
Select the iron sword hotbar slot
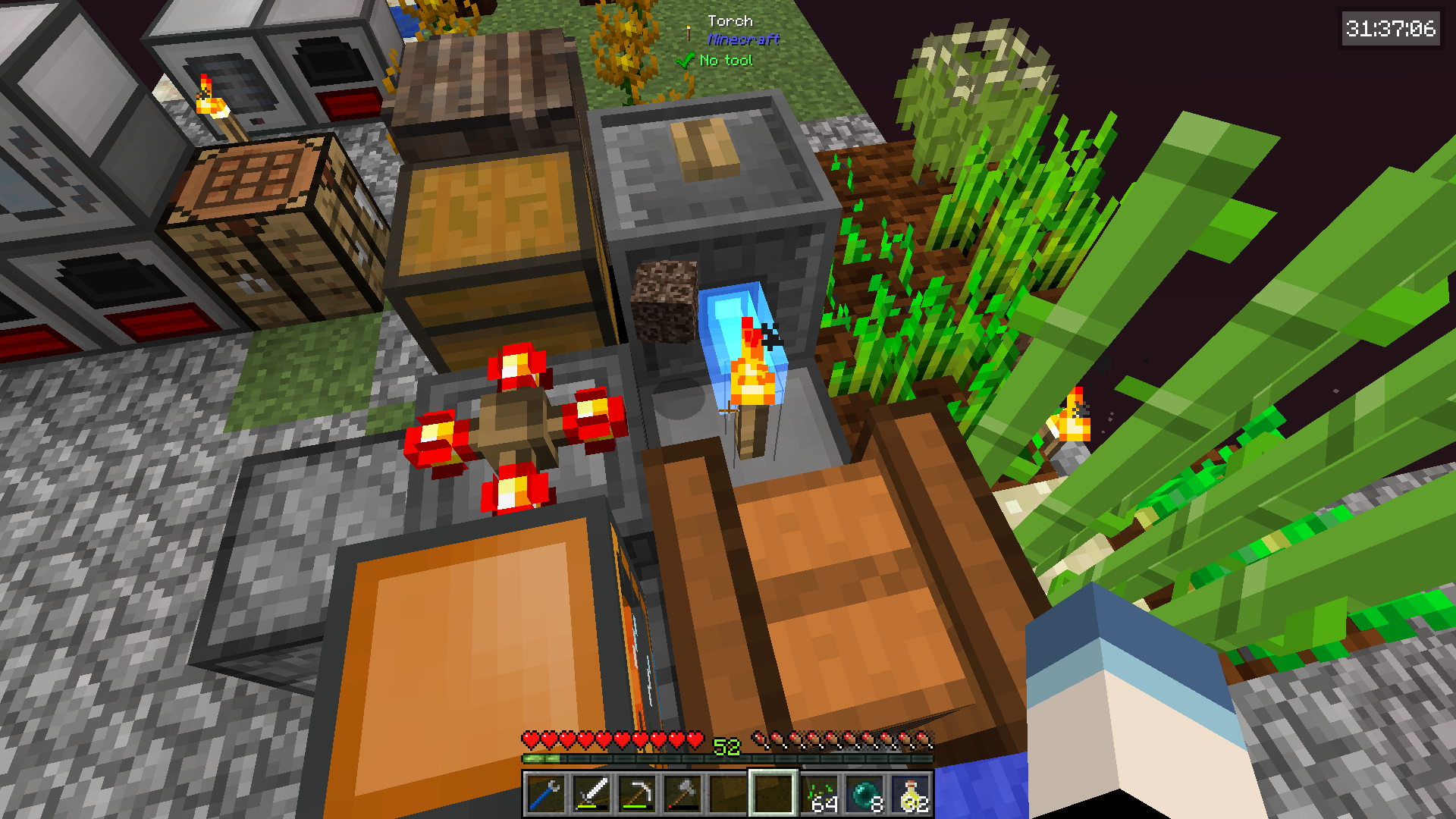click(x=591, y=794)
